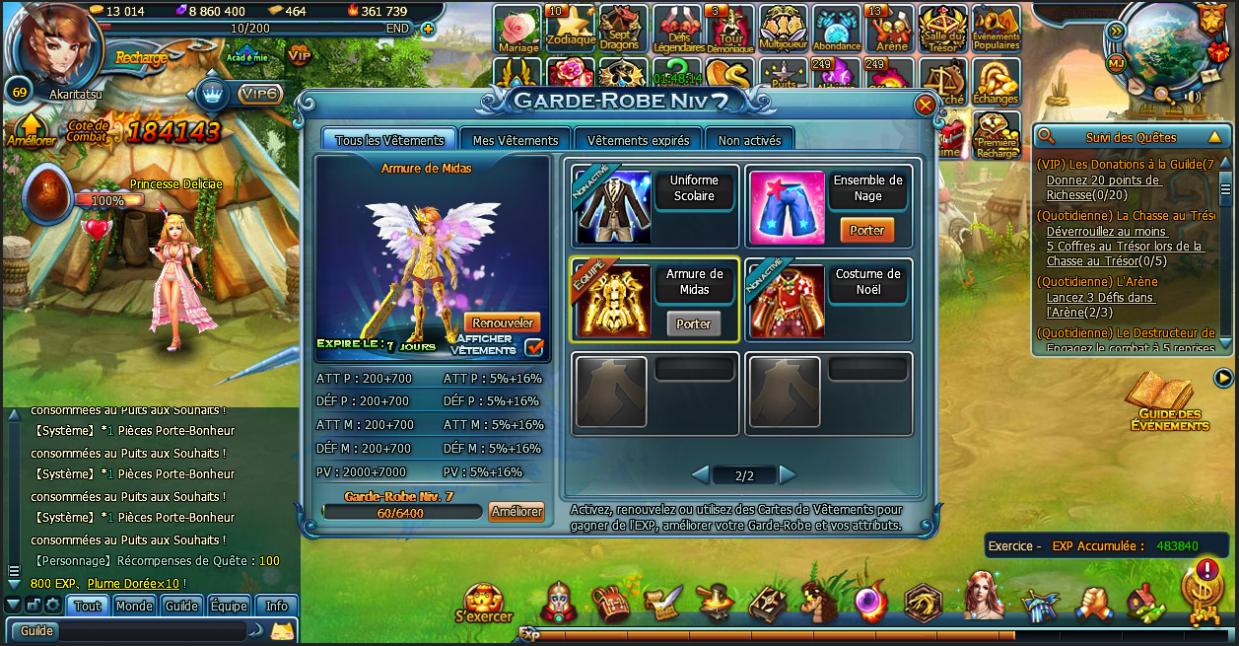Click the Améliorer button for Garde-Robe
The image size is (1239, 646).
516,512
